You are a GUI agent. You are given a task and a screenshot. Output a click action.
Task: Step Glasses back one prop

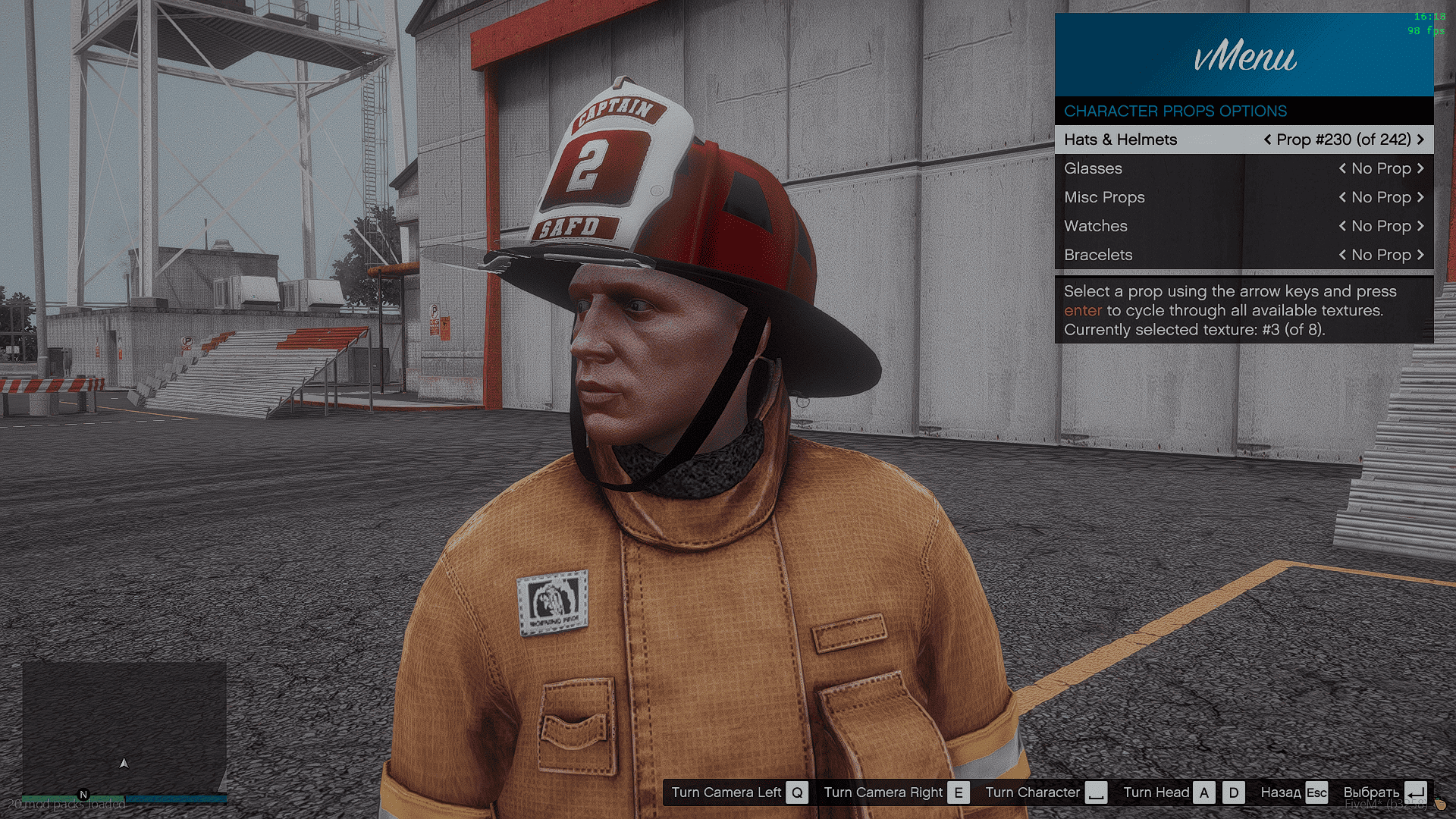[1342, 168]
